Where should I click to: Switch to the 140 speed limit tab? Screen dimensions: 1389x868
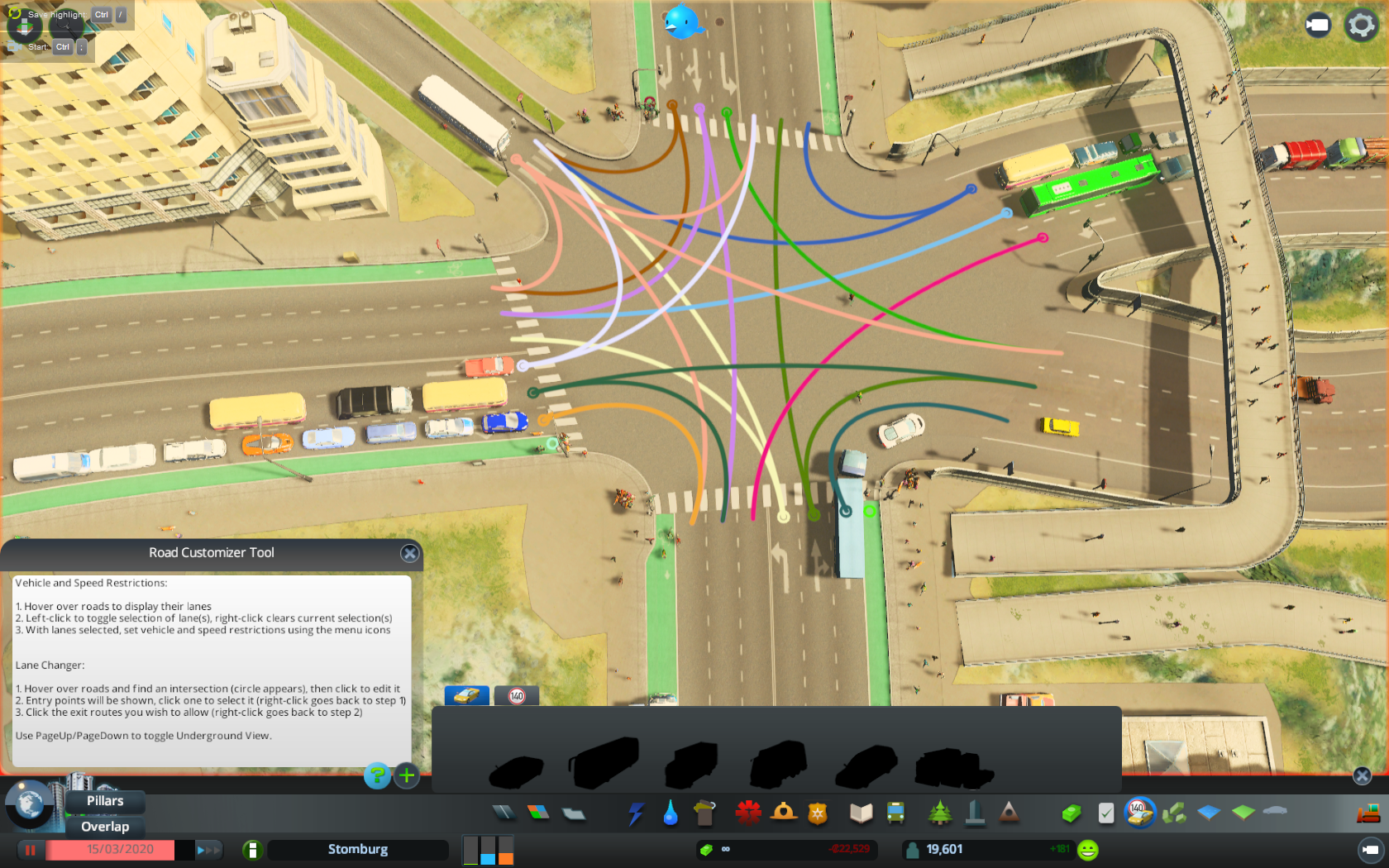pos(517,695)
